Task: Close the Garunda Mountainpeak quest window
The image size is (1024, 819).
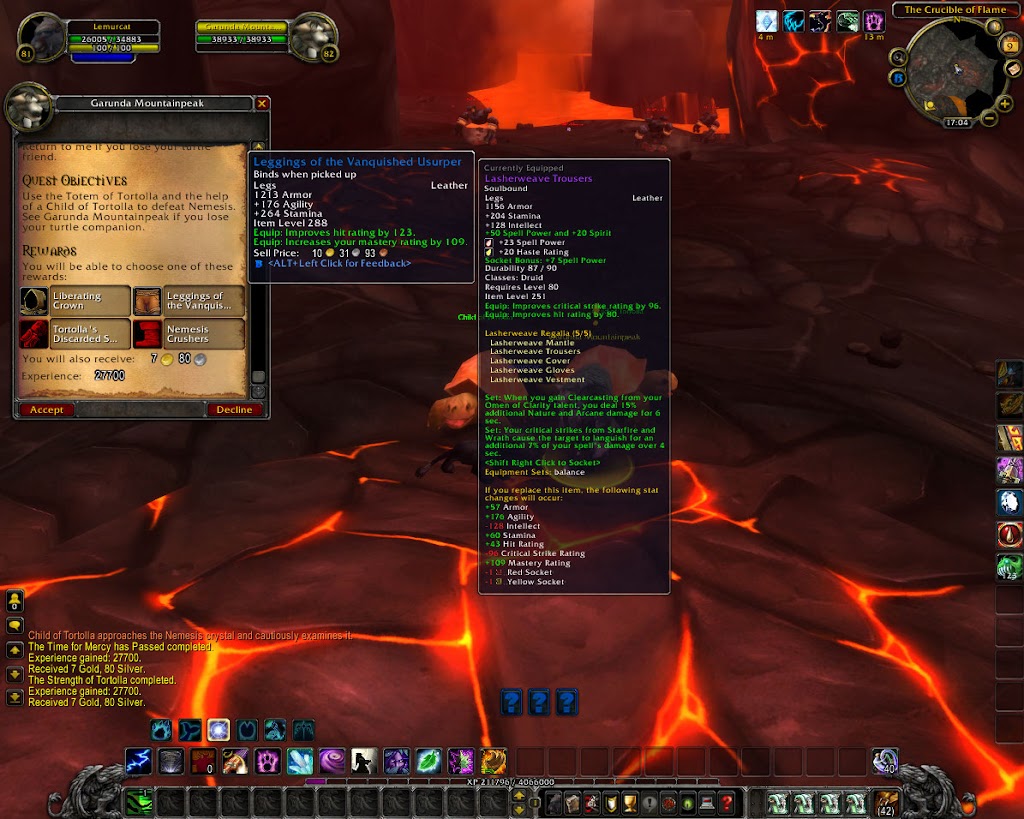Action: [262, 103]
